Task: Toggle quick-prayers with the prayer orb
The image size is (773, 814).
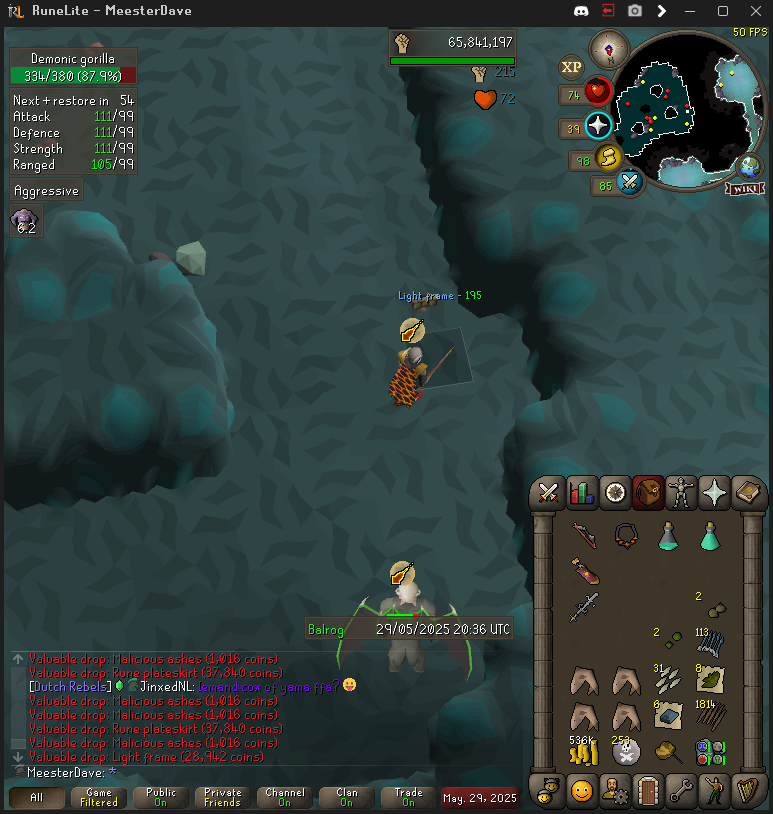Action: (x=598, y=126)
